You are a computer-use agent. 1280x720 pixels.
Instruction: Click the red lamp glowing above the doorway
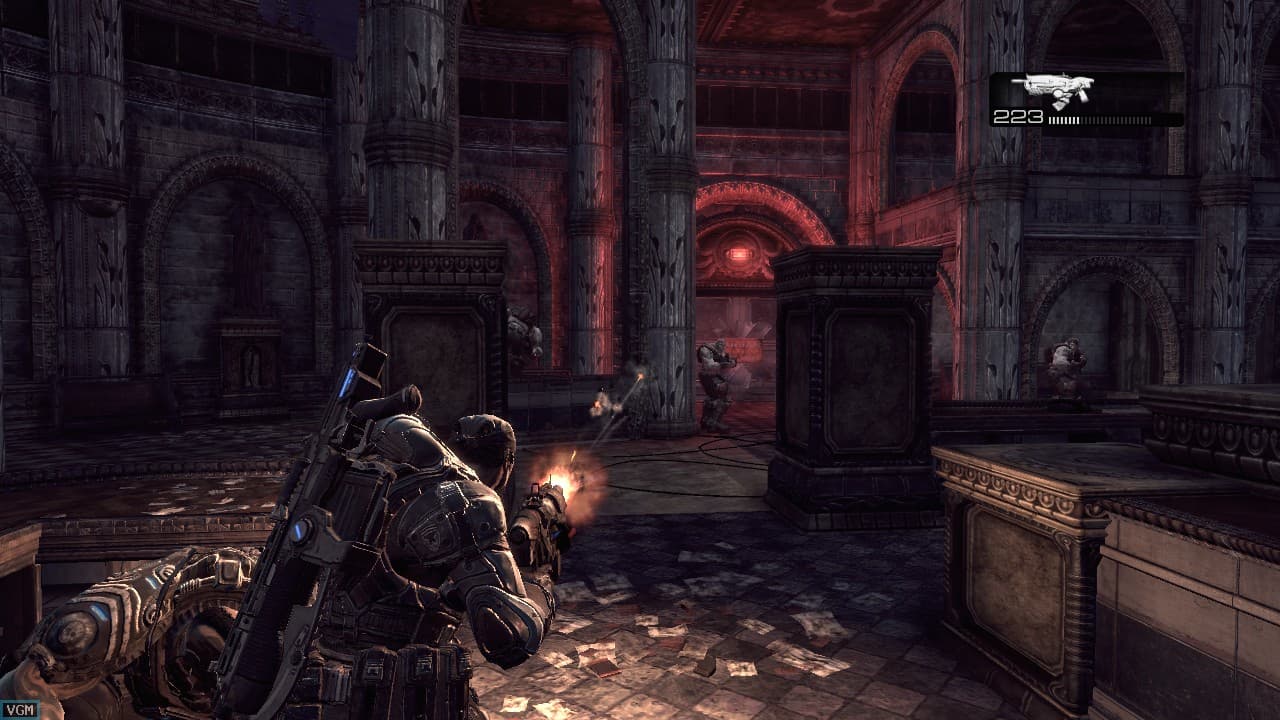point(741,253)
